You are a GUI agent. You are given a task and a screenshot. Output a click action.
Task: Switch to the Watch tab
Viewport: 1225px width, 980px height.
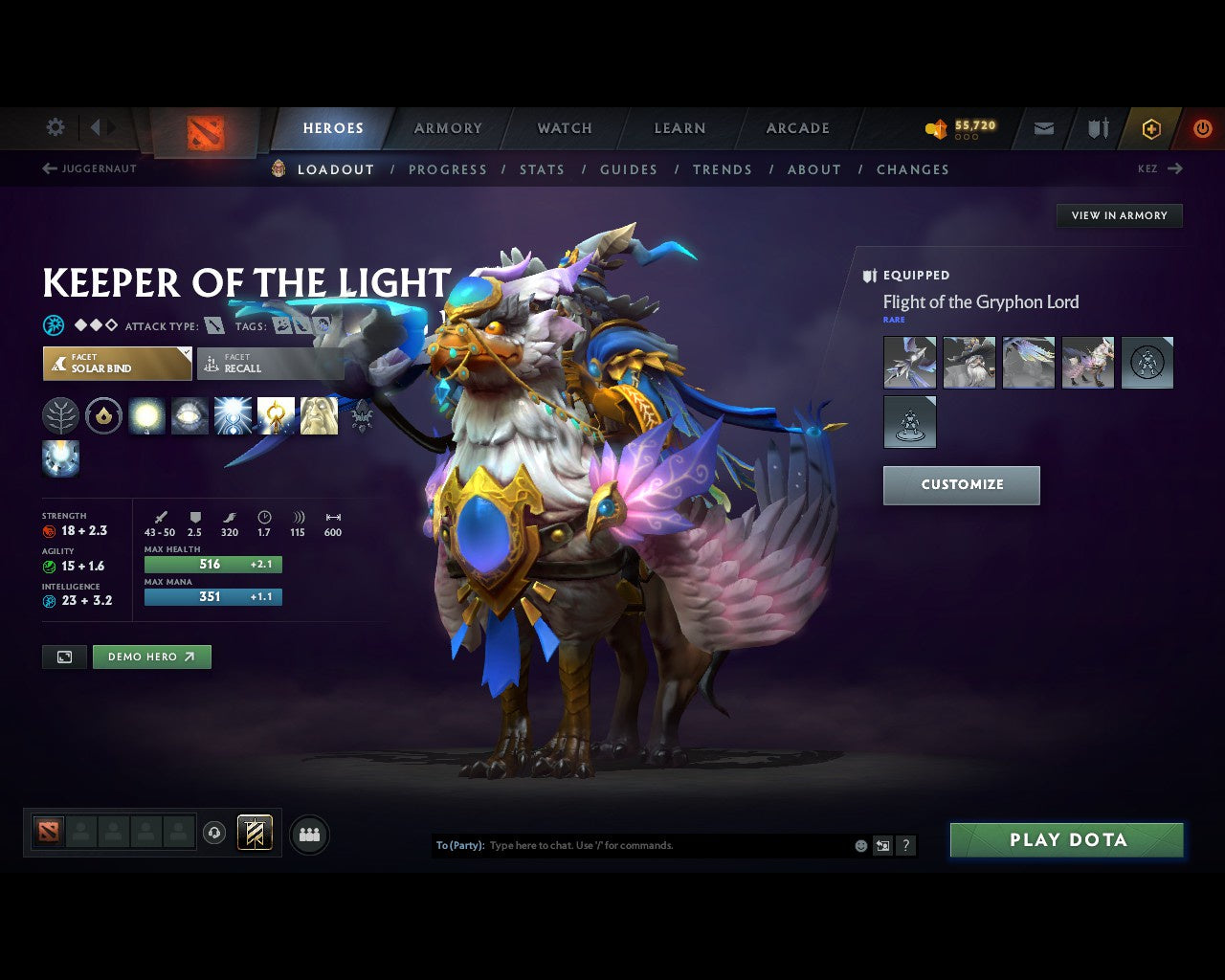(x=565, y=128)
